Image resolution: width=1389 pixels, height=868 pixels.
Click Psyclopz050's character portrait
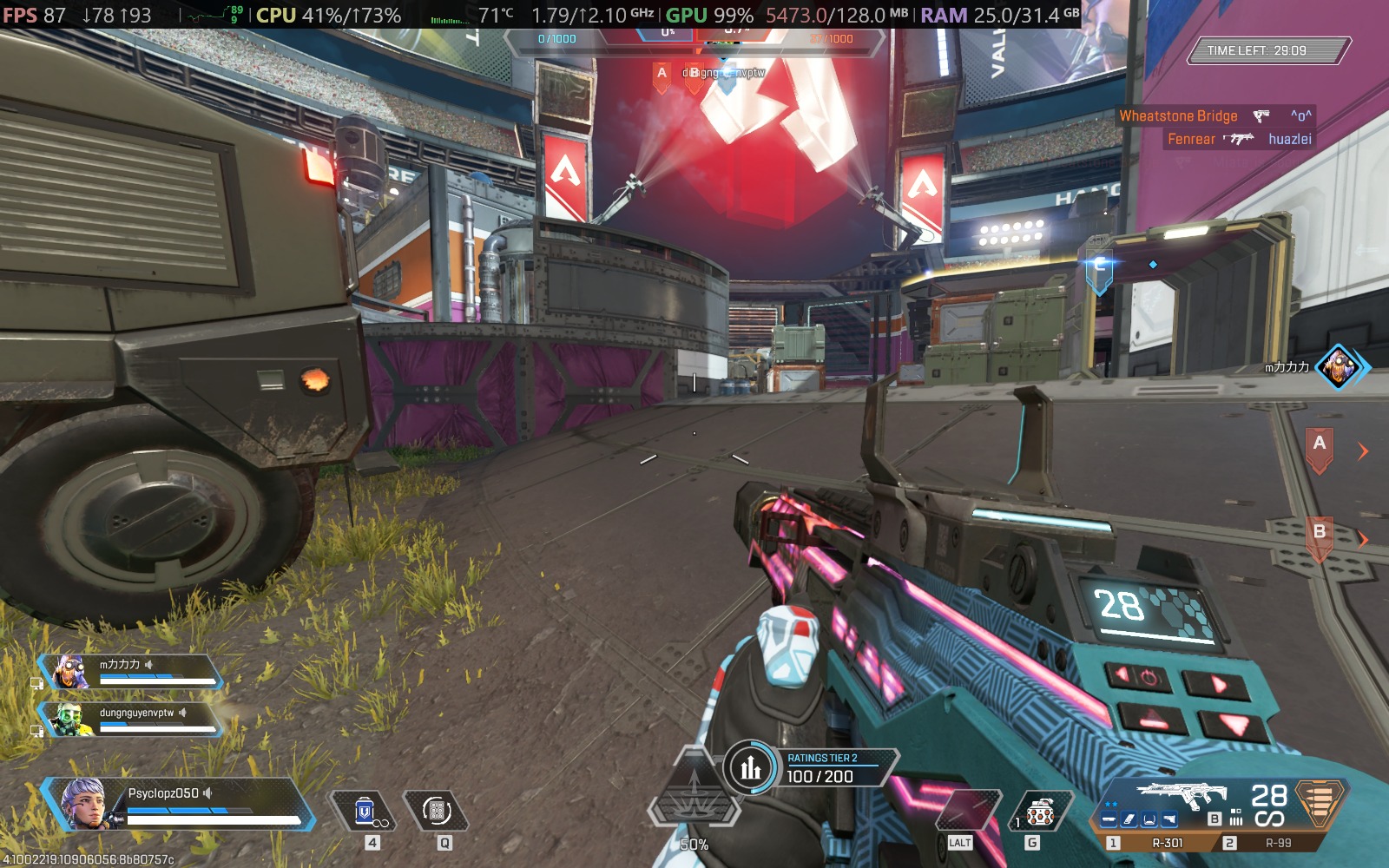click(x=82, y=803)
